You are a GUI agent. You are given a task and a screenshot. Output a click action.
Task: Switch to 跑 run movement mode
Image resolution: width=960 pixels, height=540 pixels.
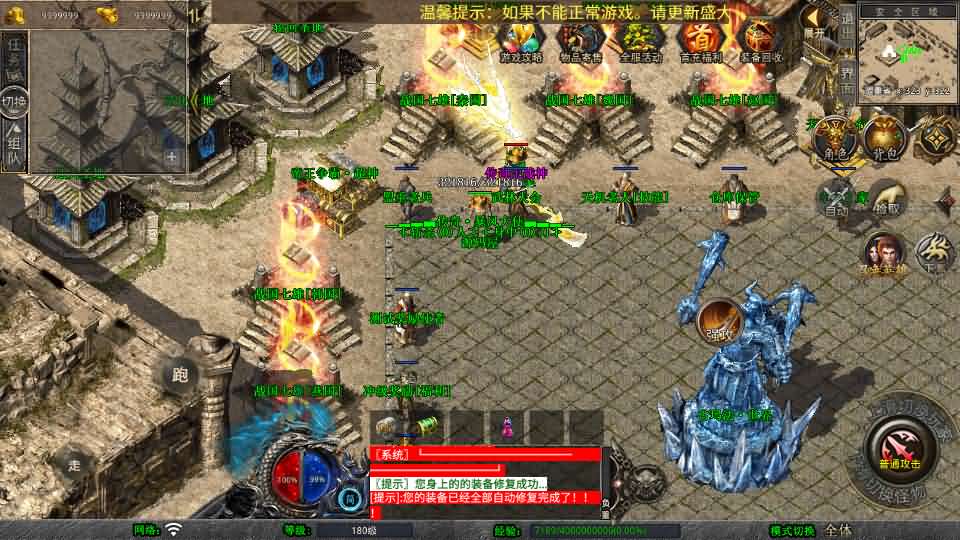(180, 375)
